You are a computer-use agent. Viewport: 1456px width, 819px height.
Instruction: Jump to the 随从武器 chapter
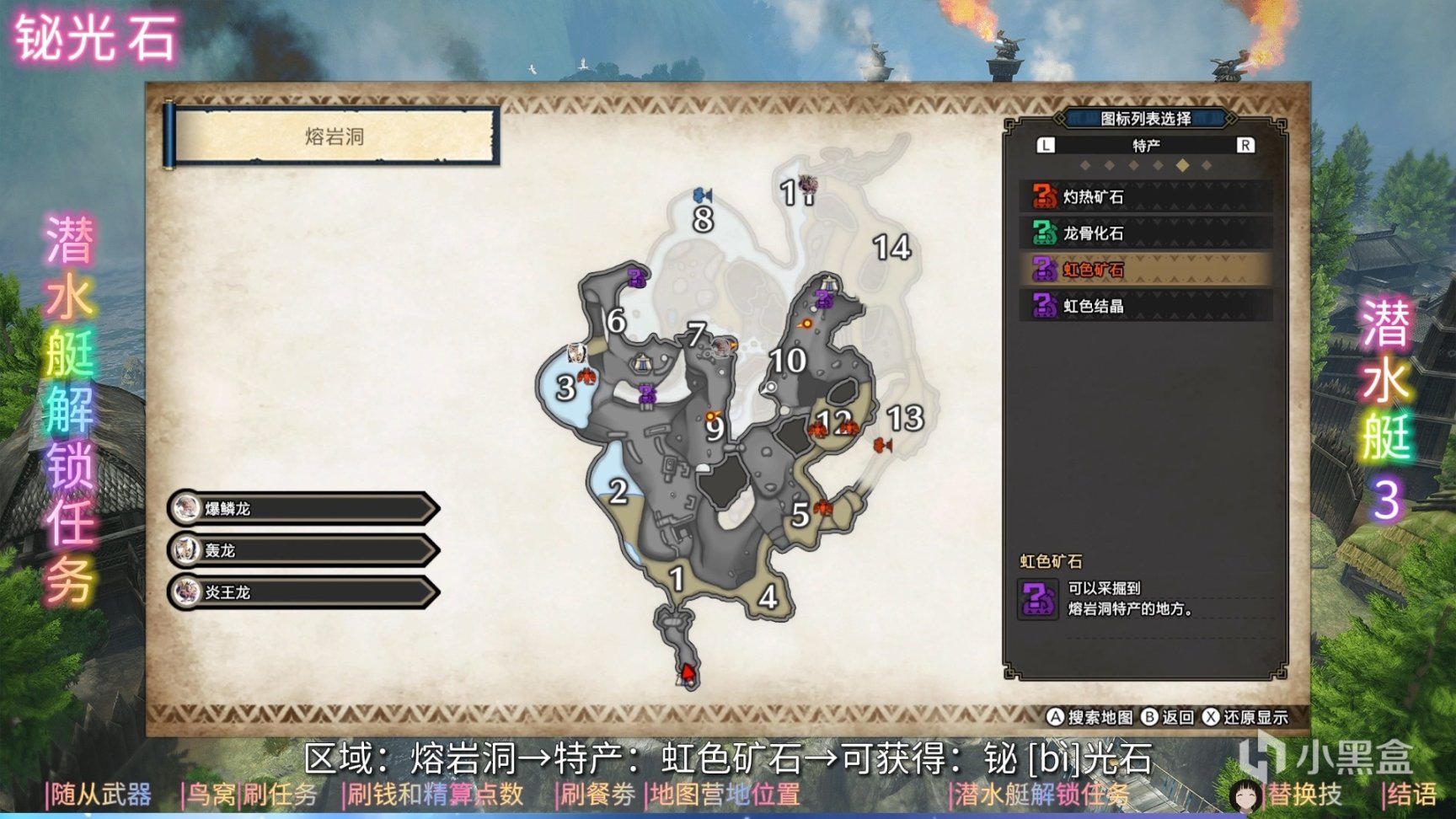pos(100,795)
